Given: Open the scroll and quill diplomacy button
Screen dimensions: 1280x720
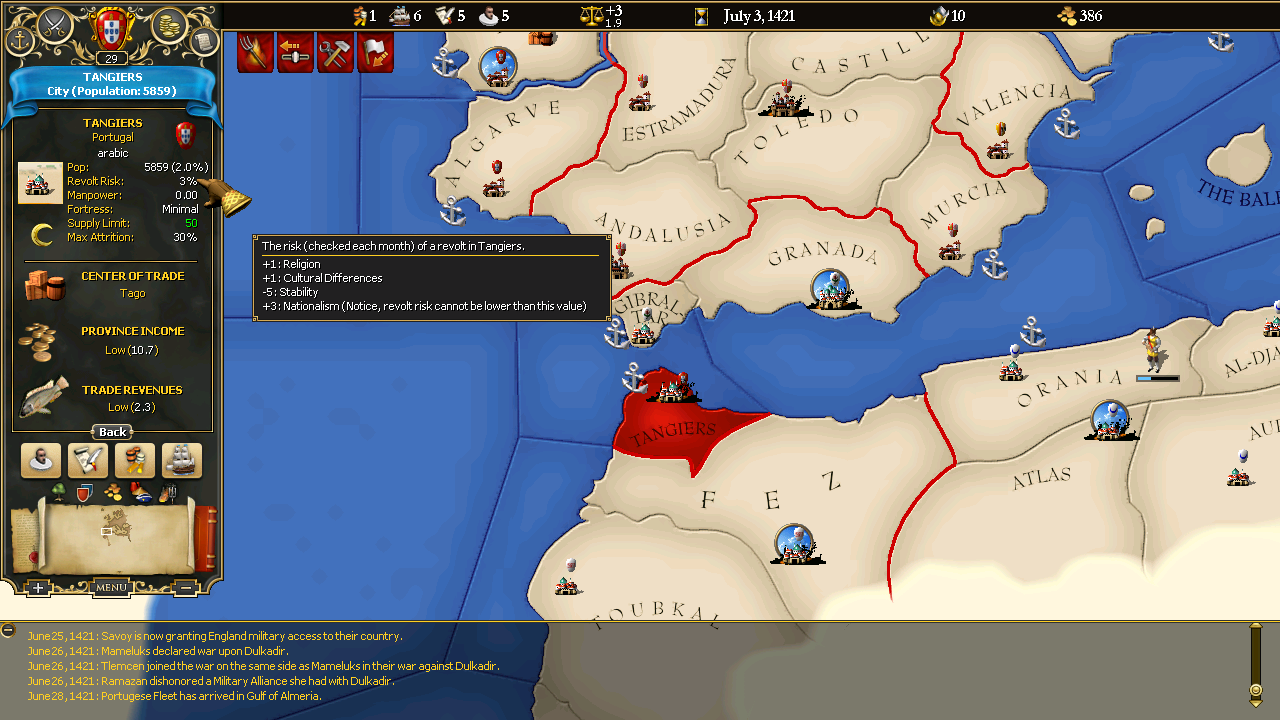Looking at the screenshot, I should click(x=88, y=460).
